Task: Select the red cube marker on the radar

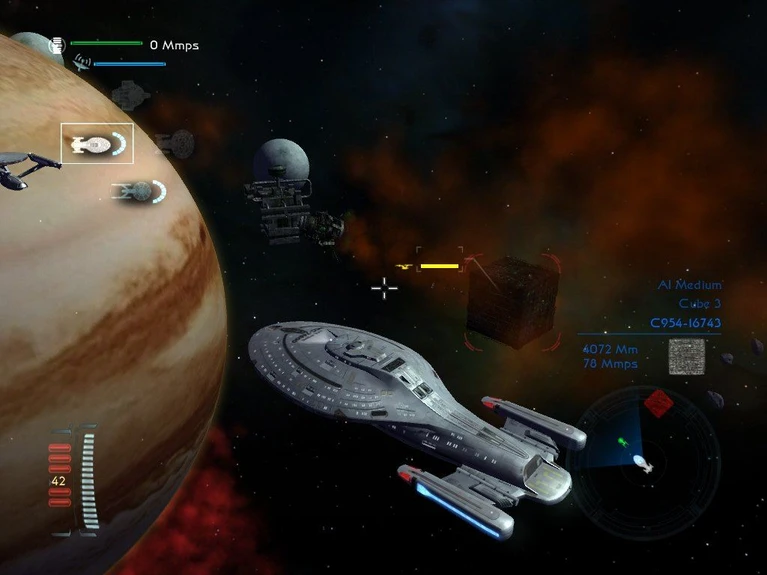Action: [657, 403]
